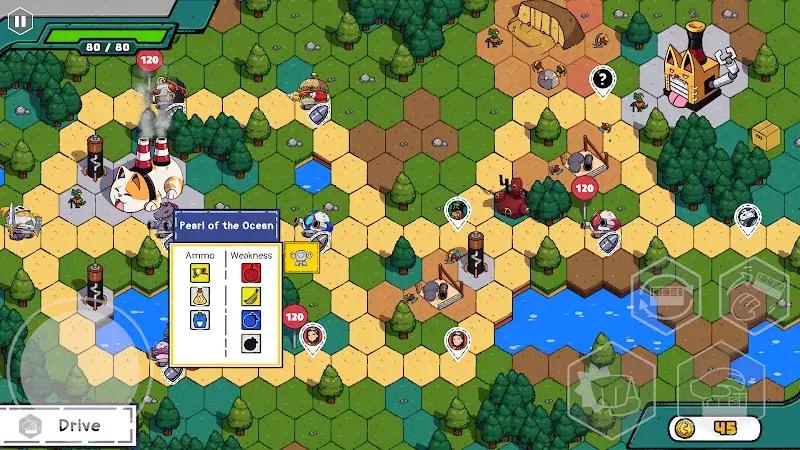This screenshot has width=800, height=450.
Task: Select the blue backpack ammo icon
Action: 200,320
